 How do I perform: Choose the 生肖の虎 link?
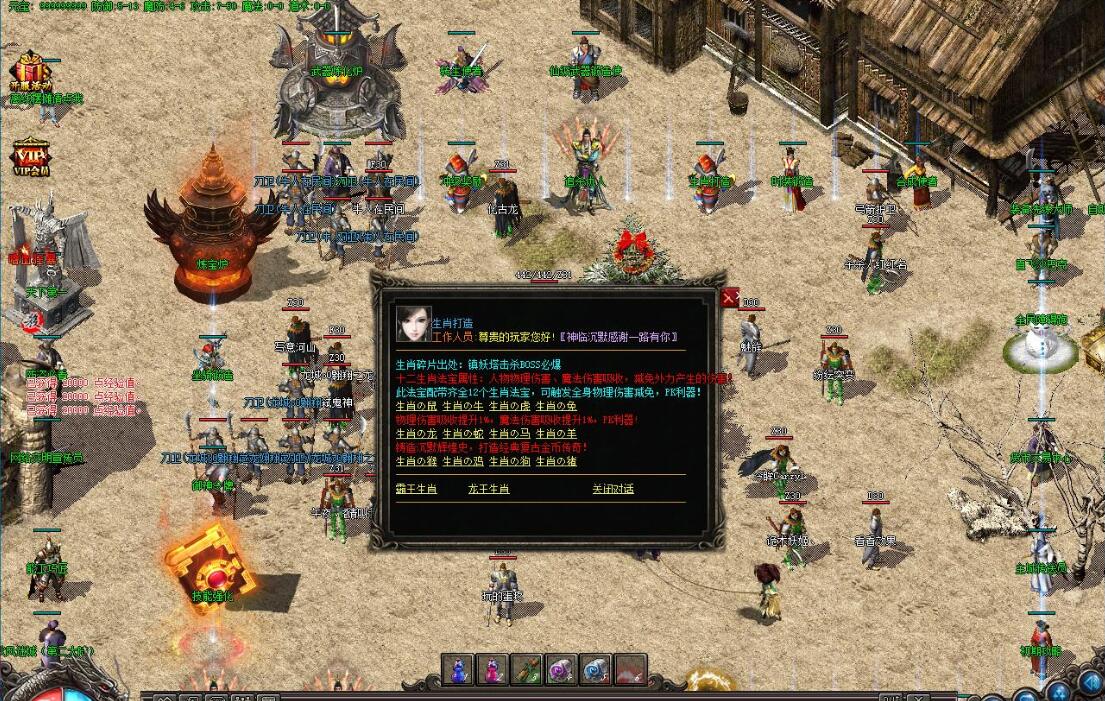tap(510, 406)
